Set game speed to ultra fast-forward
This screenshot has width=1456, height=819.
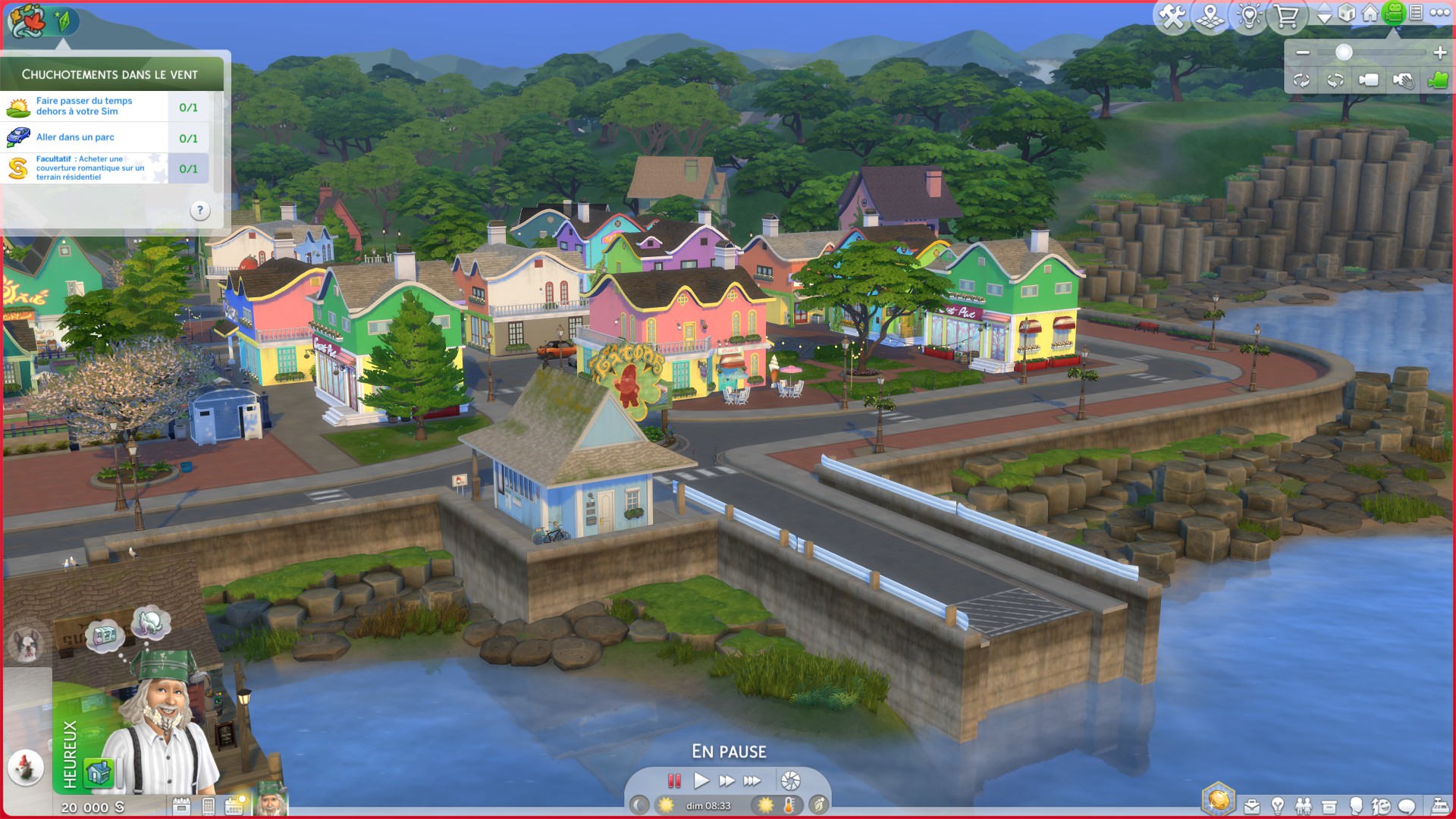(752, 780)
